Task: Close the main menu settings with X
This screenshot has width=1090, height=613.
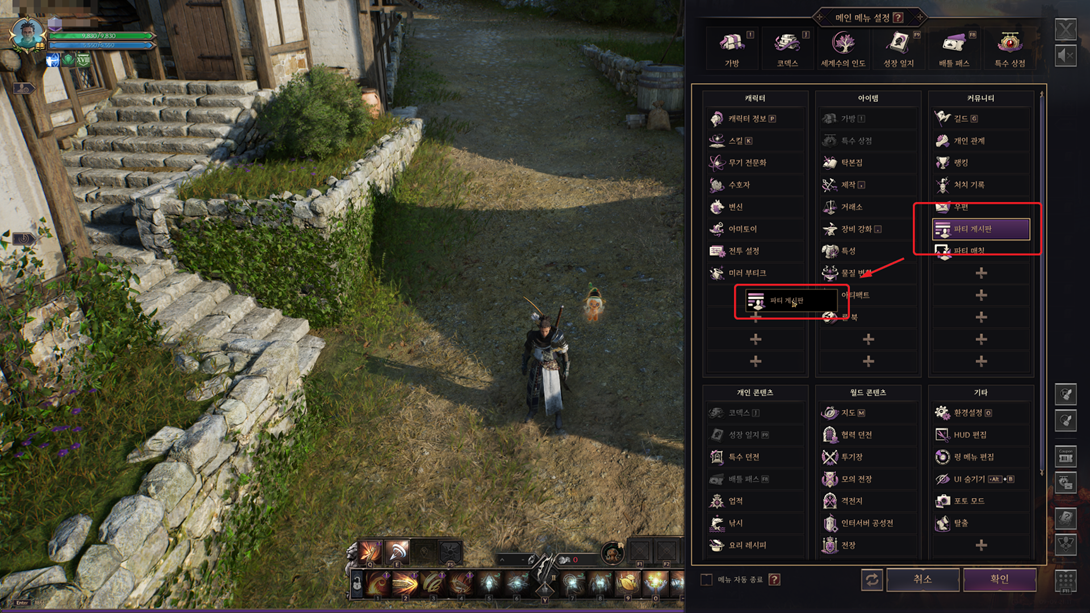Action: pos(1066,29)
